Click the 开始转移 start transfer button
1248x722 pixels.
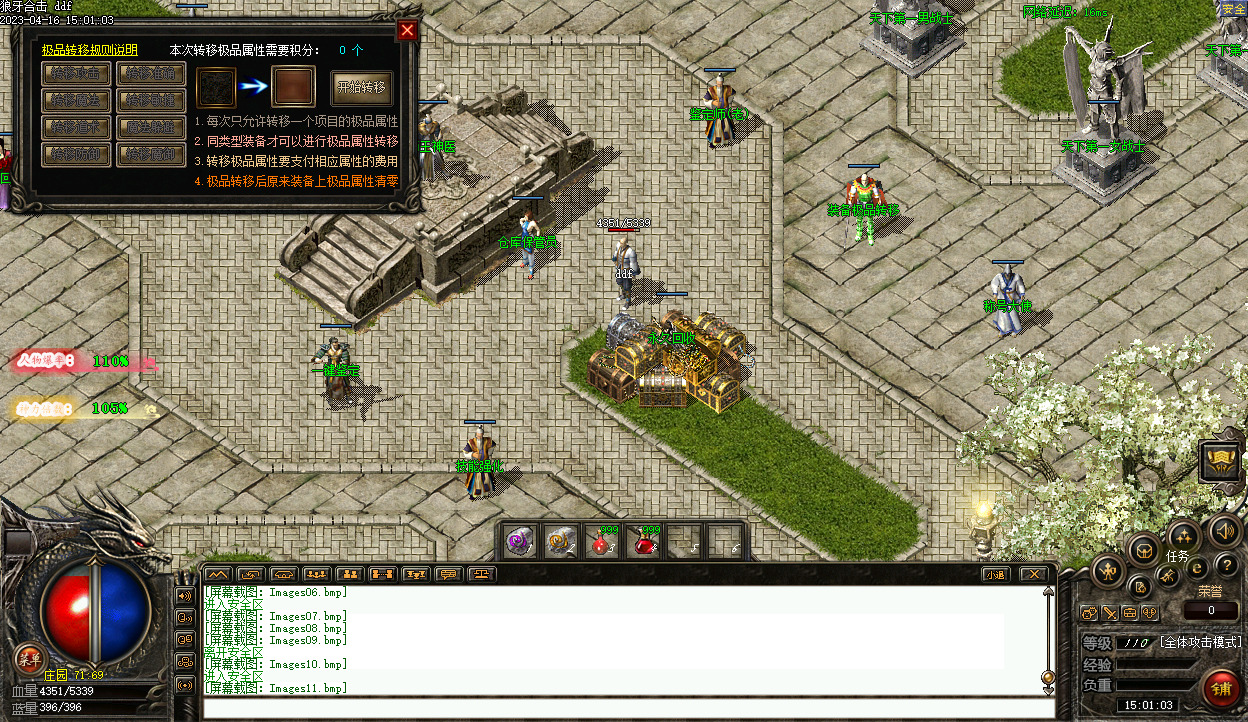click(362, 87)
